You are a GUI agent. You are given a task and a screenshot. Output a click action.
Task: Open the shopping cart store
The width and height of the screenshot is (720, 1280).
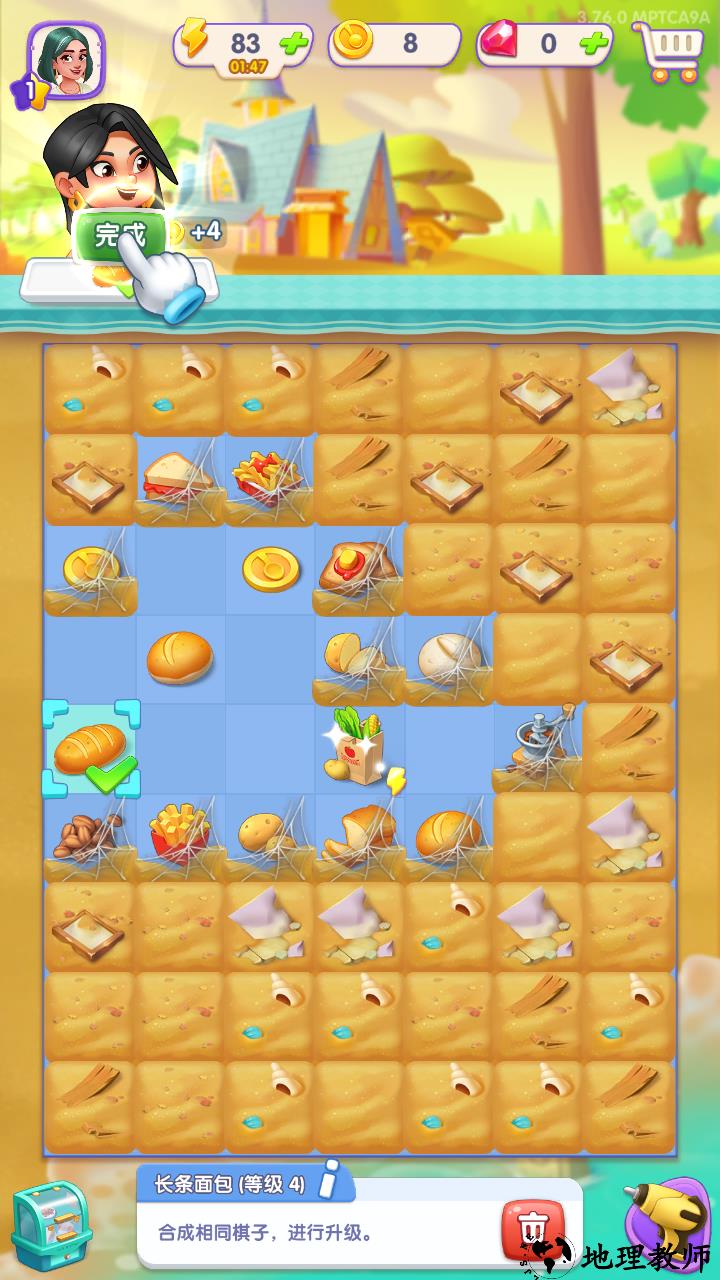[669, 48]
